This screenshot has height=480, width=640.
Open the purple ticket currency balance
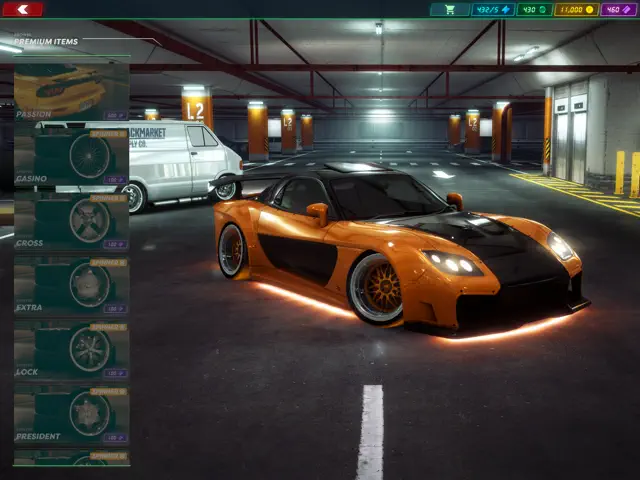(618, 9)
